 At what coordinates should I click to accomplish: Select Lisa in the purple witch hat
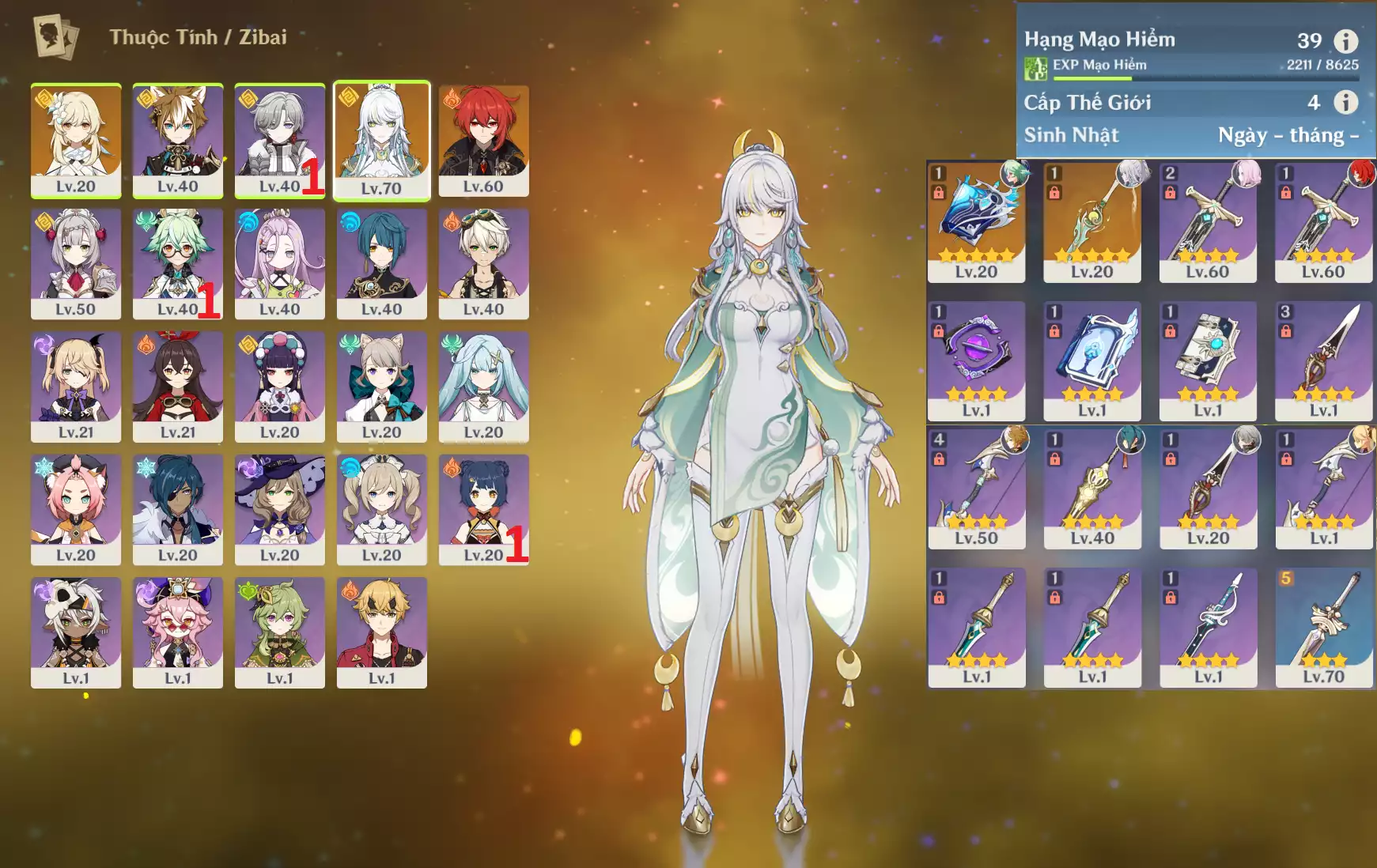coord(280,509)
